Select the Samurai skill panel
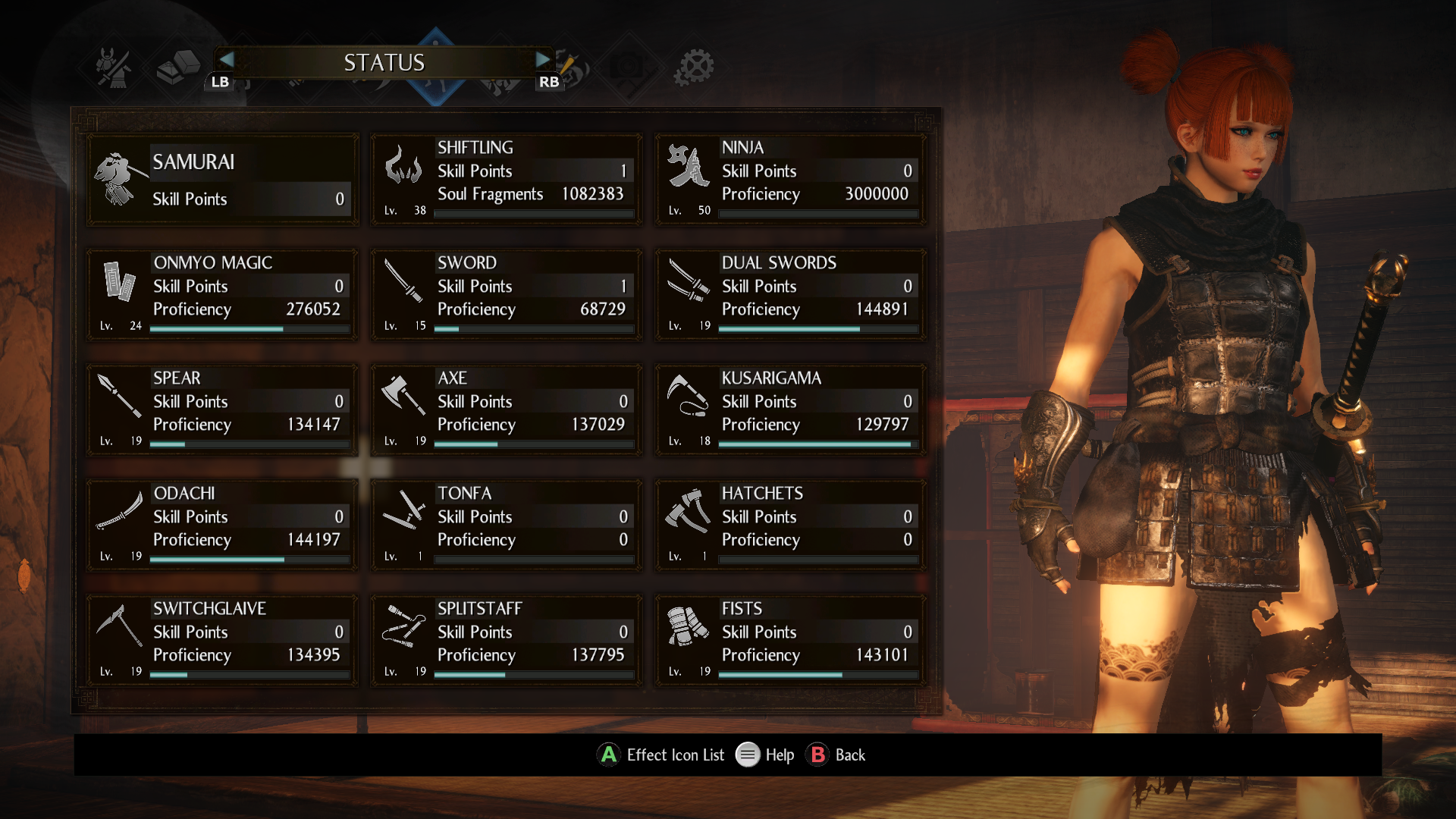This screenshot has height=819, width=1456. [x=223, y=180]
